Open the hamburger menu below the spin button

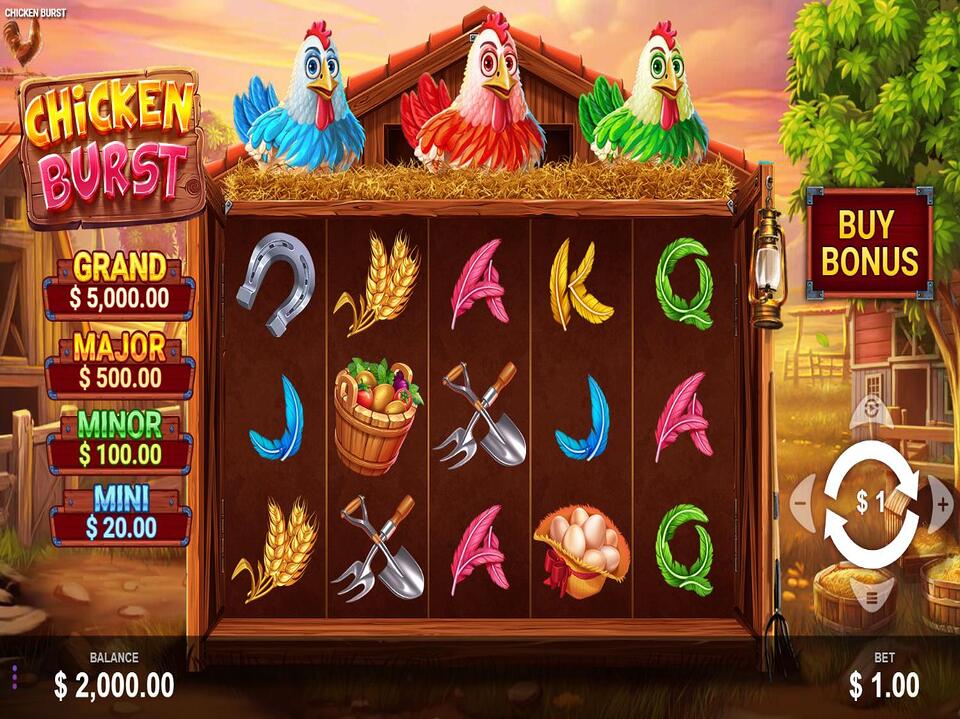point(871,598)
